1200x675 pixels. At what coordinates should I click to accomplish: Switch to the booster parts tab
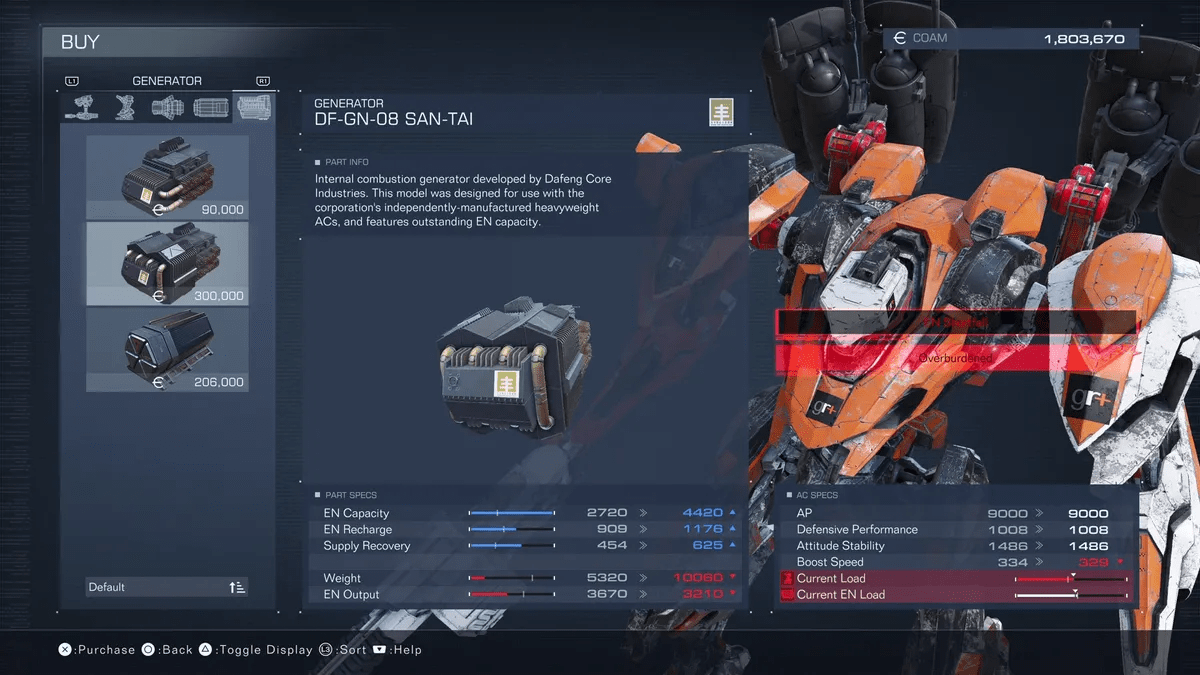[167, 108]
